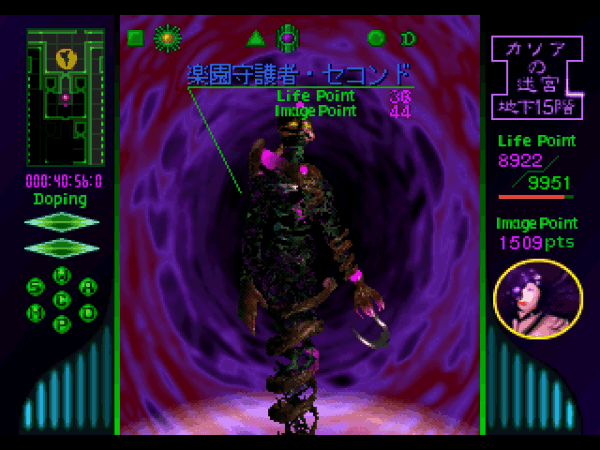Click the round D command button
600x450 pixels.
[x=89, y=312]
